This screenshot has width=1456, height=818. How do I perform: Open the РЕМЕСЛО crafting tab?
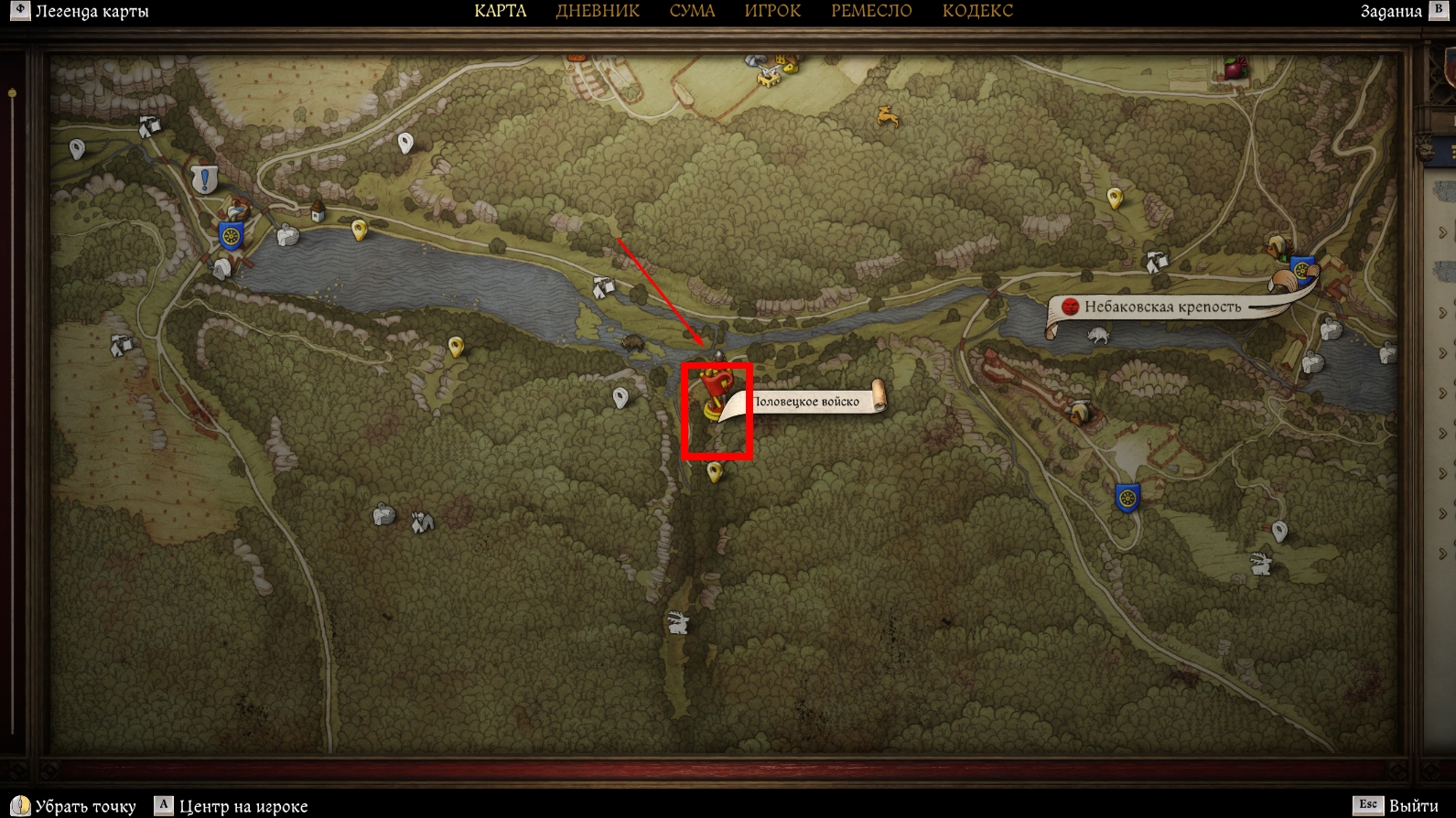(871, 11)
